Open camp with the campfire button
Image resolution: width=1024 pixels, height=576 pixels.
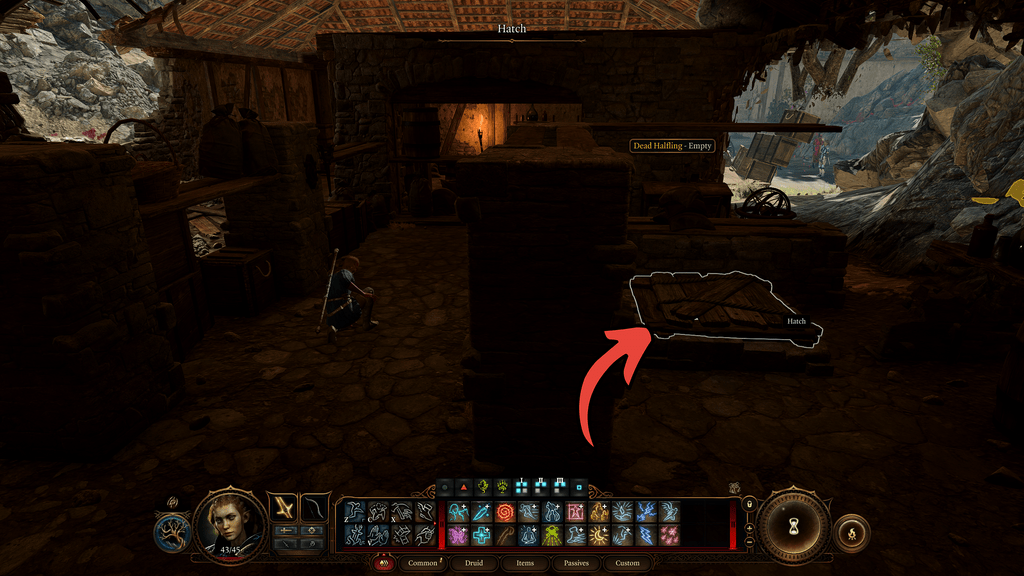(851, 533)
